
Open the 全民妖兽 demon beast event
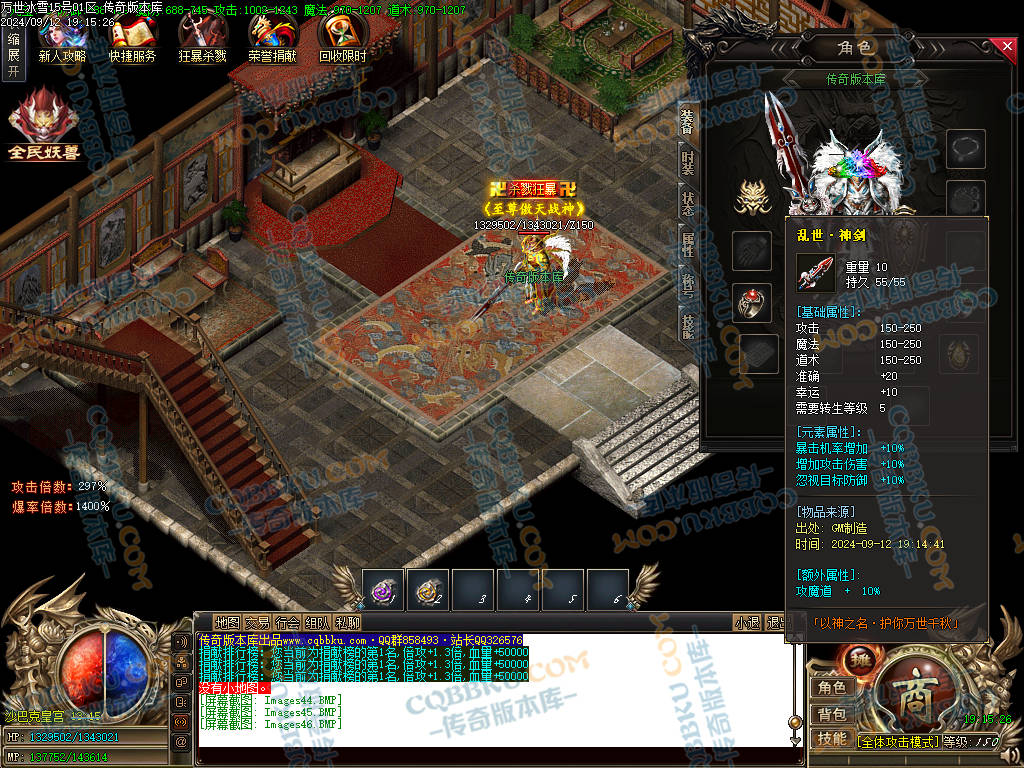point(44,125)
